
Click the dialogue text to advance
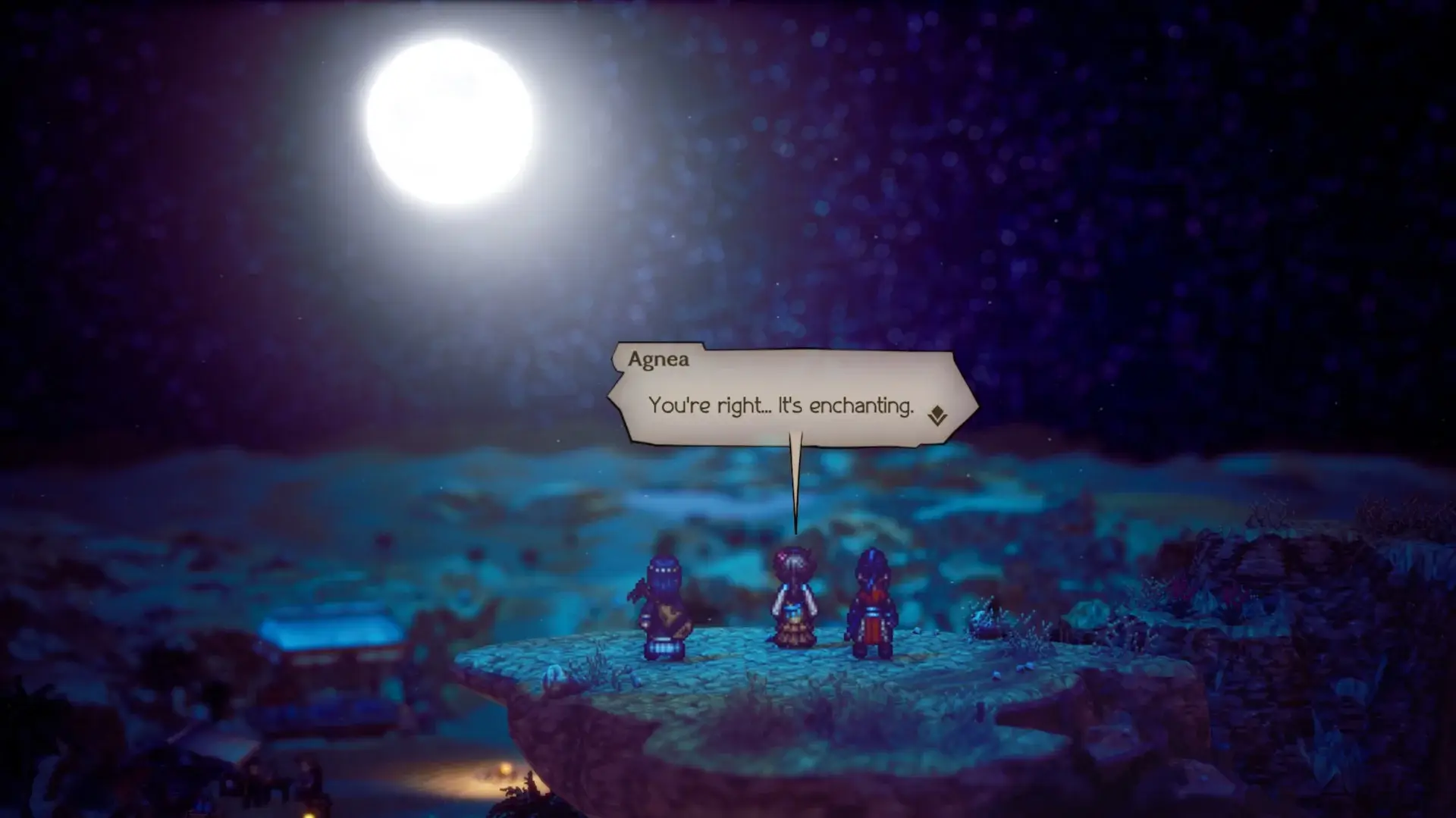(781, 406)
